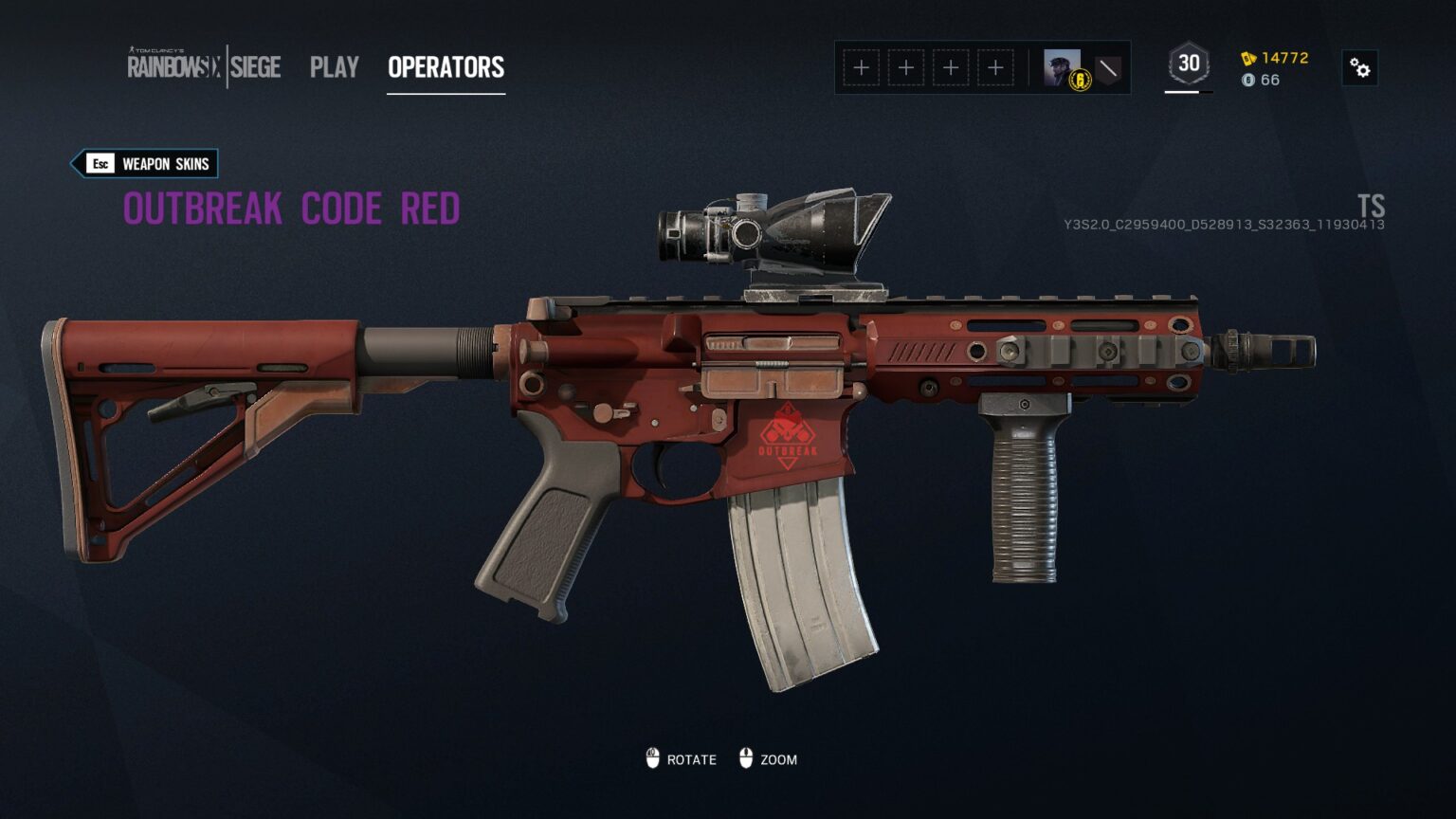The width and height of the screenshot is (1456, 819).
Task: Click the OUTBREAK CODE RED title
Action: pyautogui.click(x=291, y=208)
